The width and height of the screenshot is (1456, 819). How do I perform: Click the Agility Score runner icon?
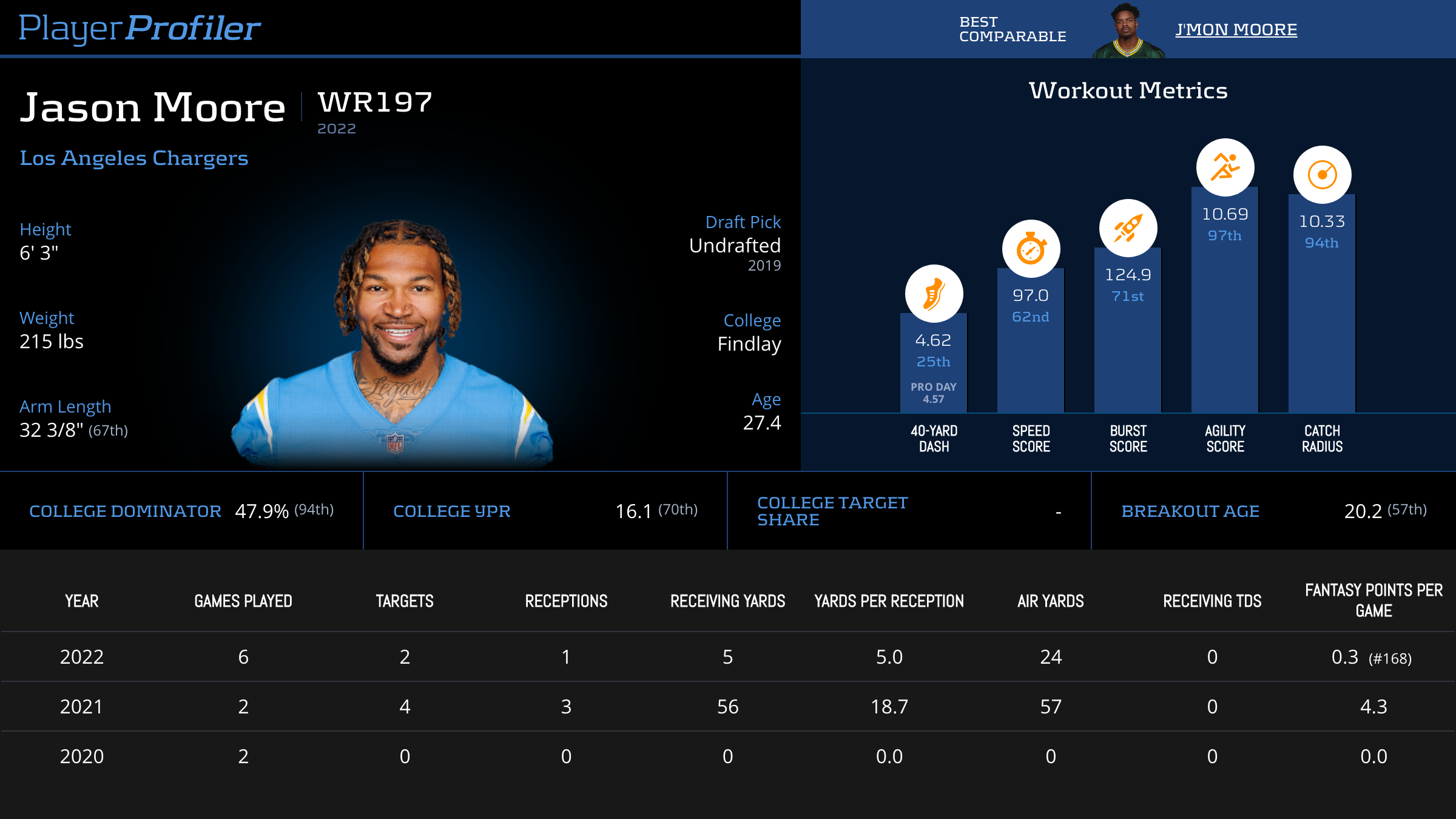pyautogui.click(x=1225, y=167)
